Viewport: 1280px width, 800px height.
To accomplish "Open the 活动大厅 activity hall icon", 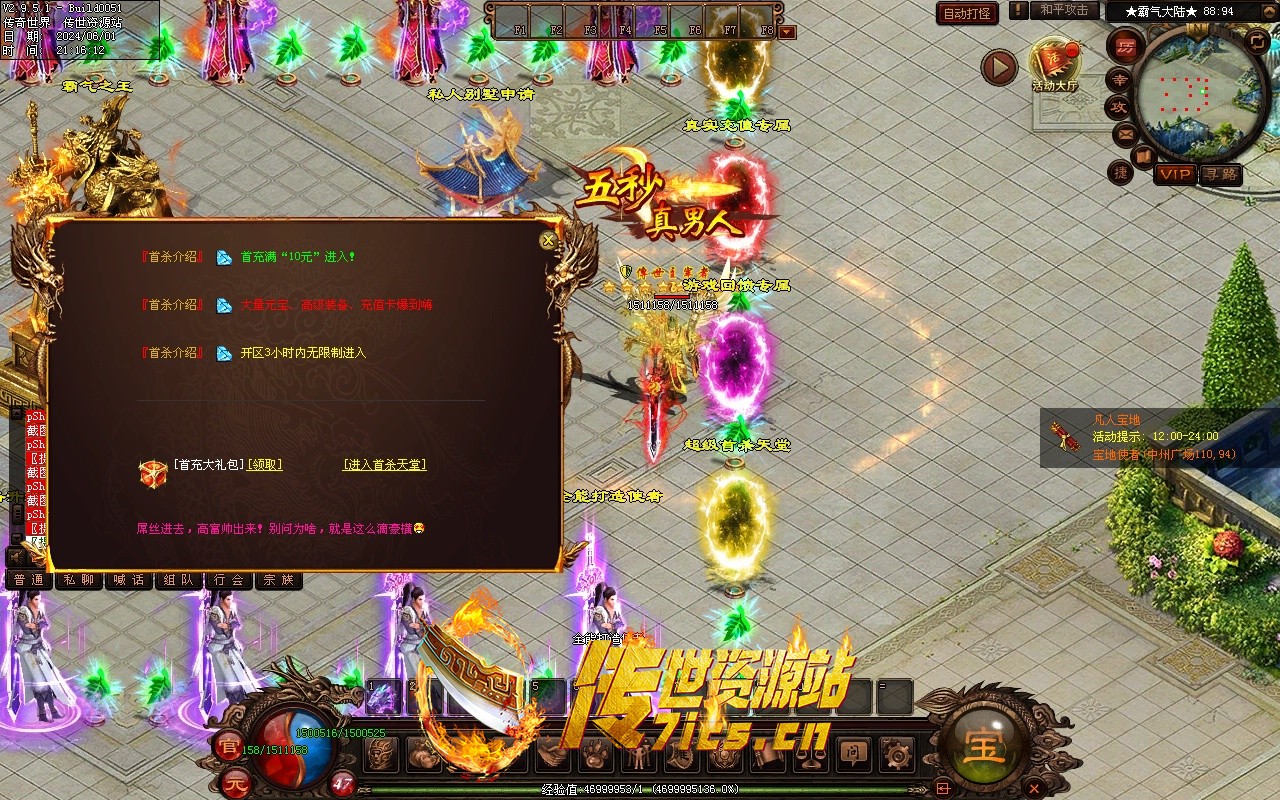I will pos(1055,64).
